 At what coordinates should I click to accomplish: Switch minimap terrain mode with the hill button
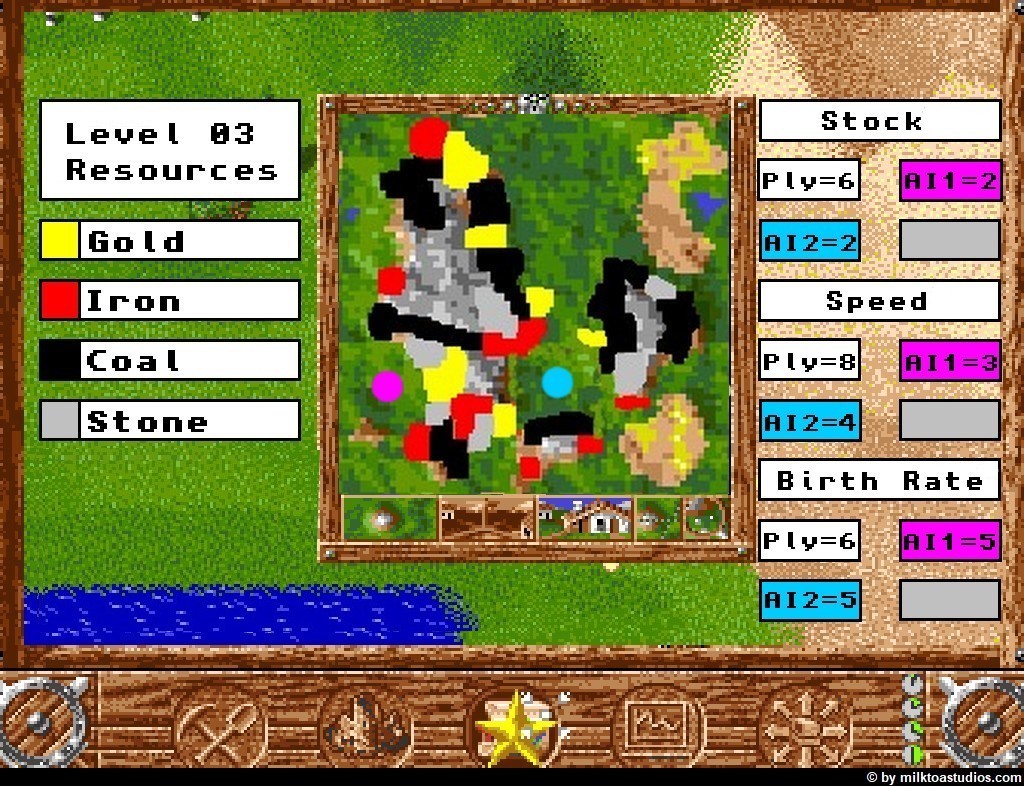(x=390, y=518)
